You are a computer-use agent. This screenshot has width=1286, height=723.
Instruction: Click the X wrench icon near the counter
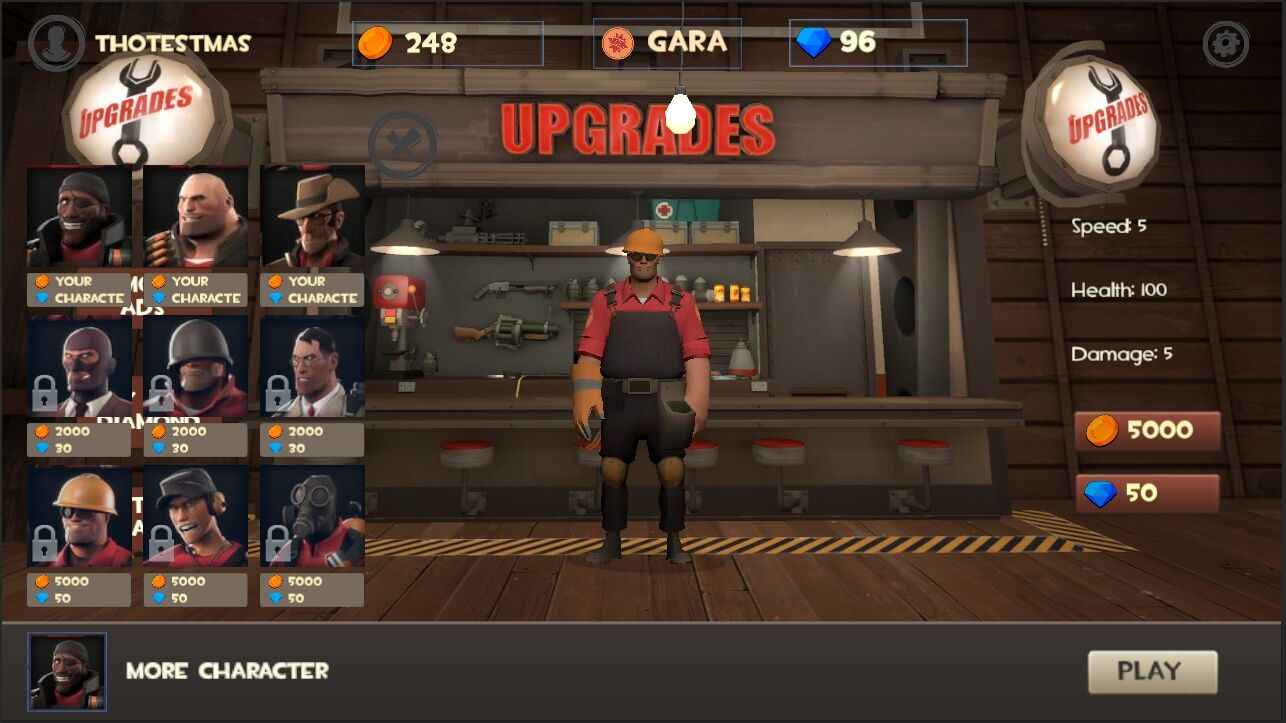(401, 143)
